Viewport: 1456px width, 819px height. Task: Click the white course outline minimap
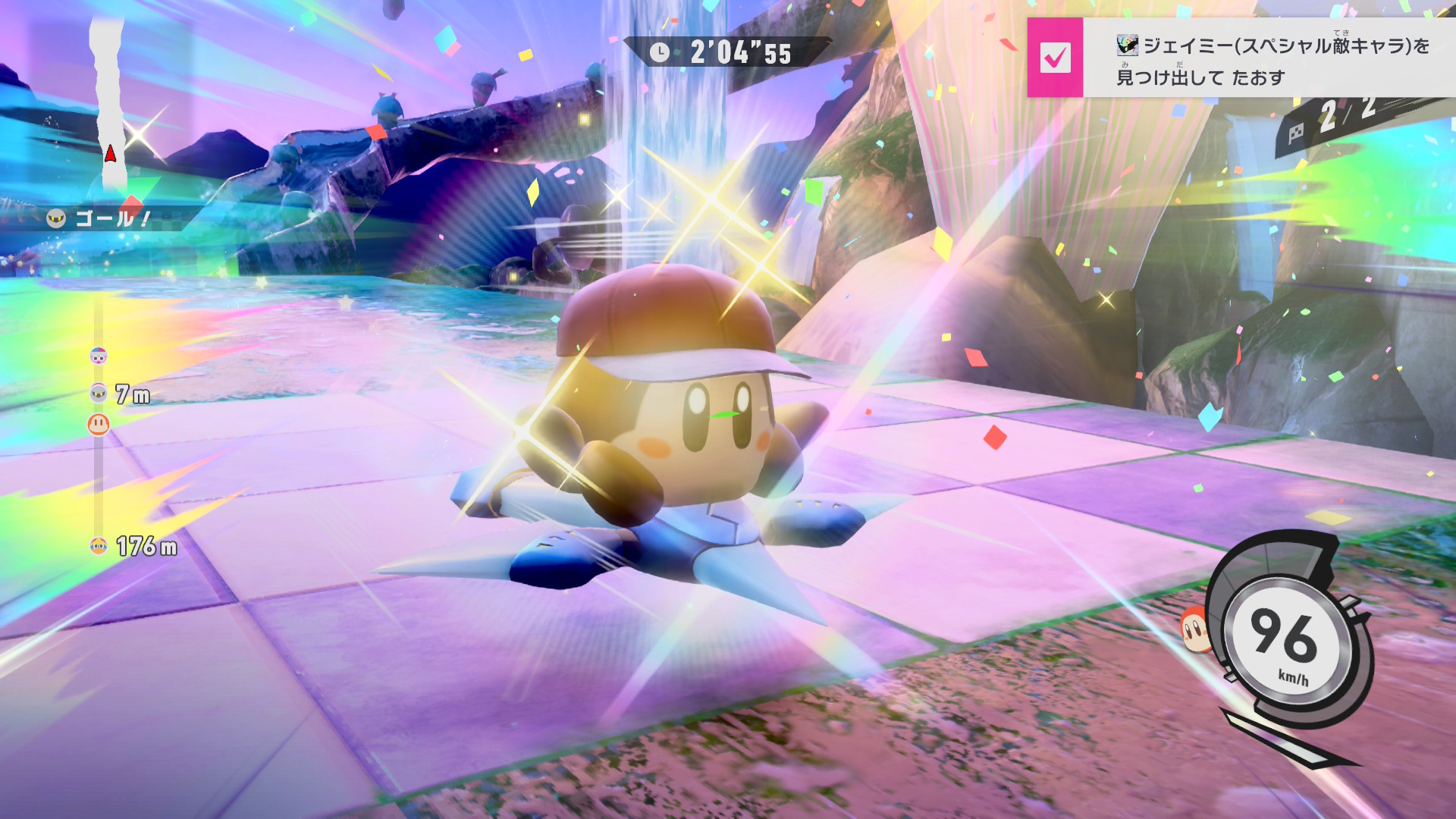point(107,99)
